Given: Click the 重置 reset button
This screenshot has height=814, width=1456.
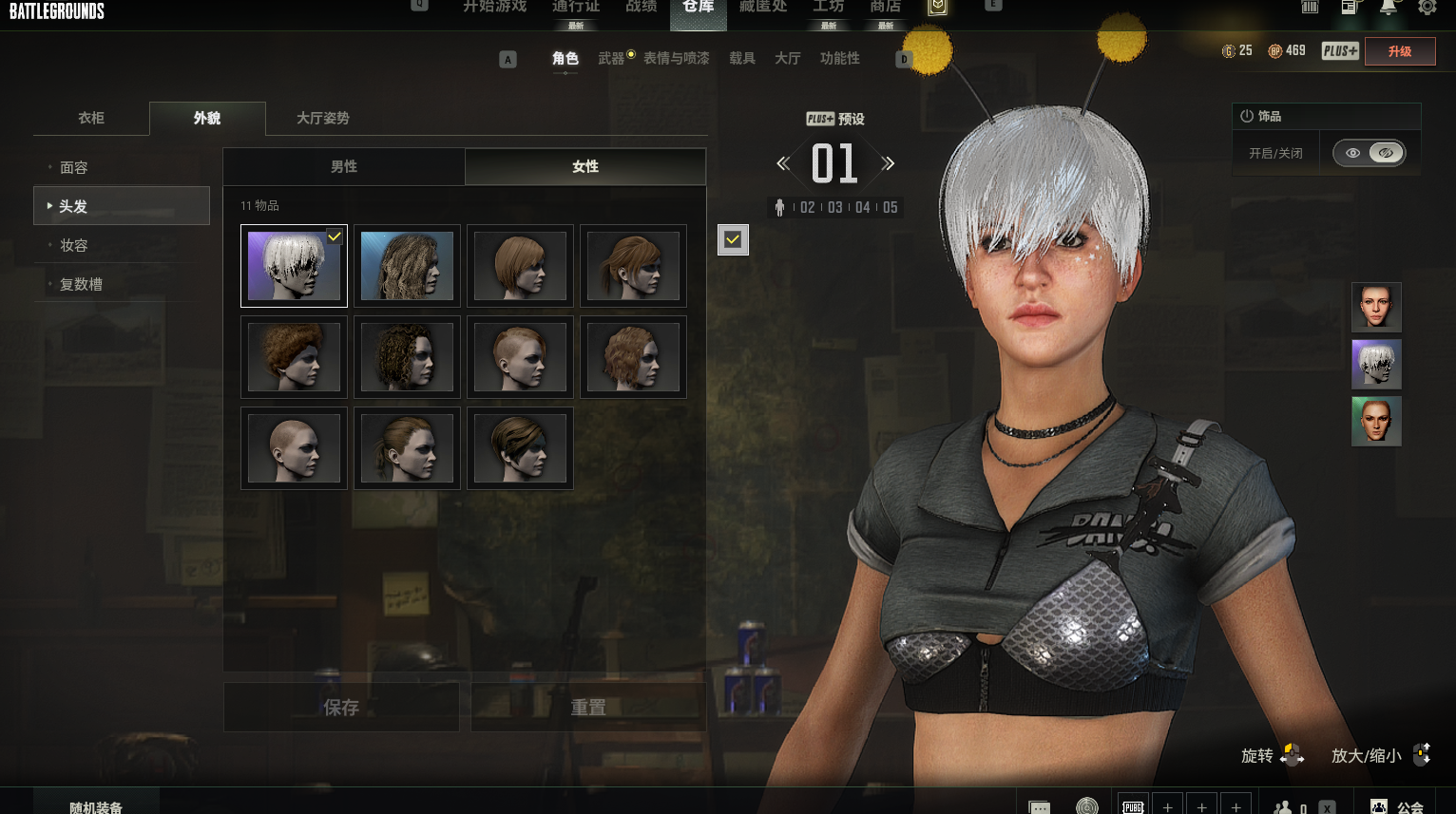Looking at the screenshot, I should click(x=587, y=708).
